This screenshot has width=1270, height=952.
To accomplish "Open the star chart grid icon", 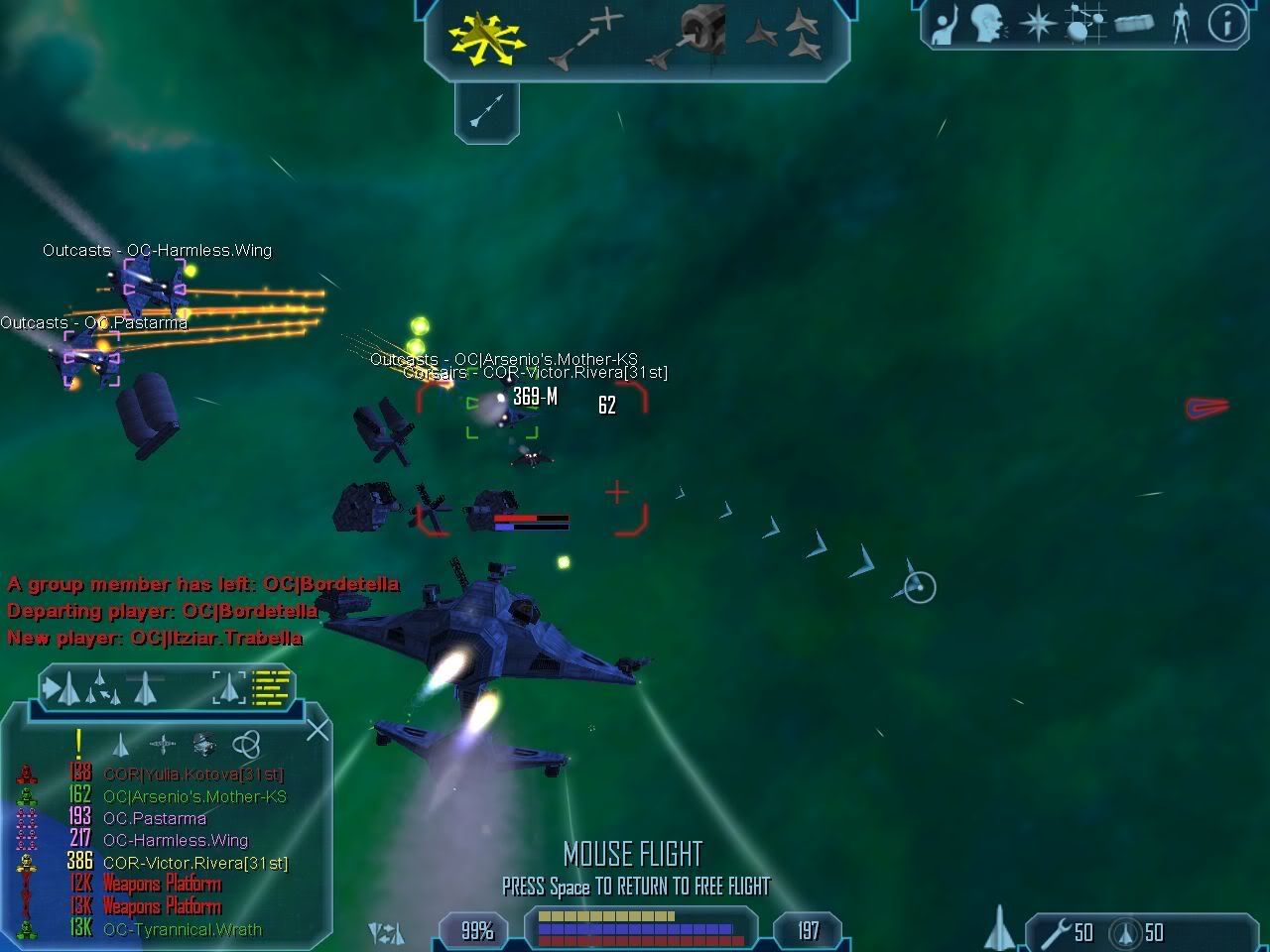I will (1084, 25).
